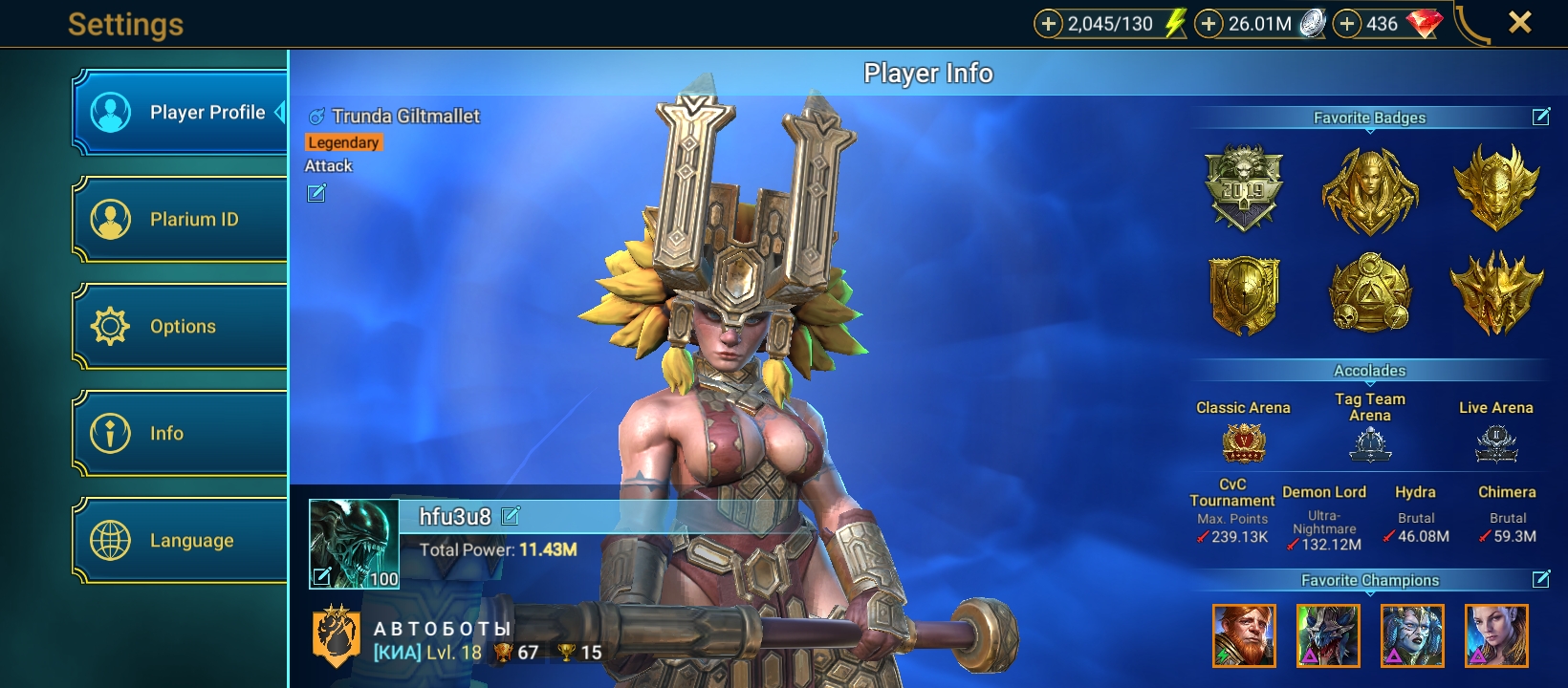Viewport: 1568px width, 688px height.
Task: Close the Settings screen
Action: (1519, 23)
